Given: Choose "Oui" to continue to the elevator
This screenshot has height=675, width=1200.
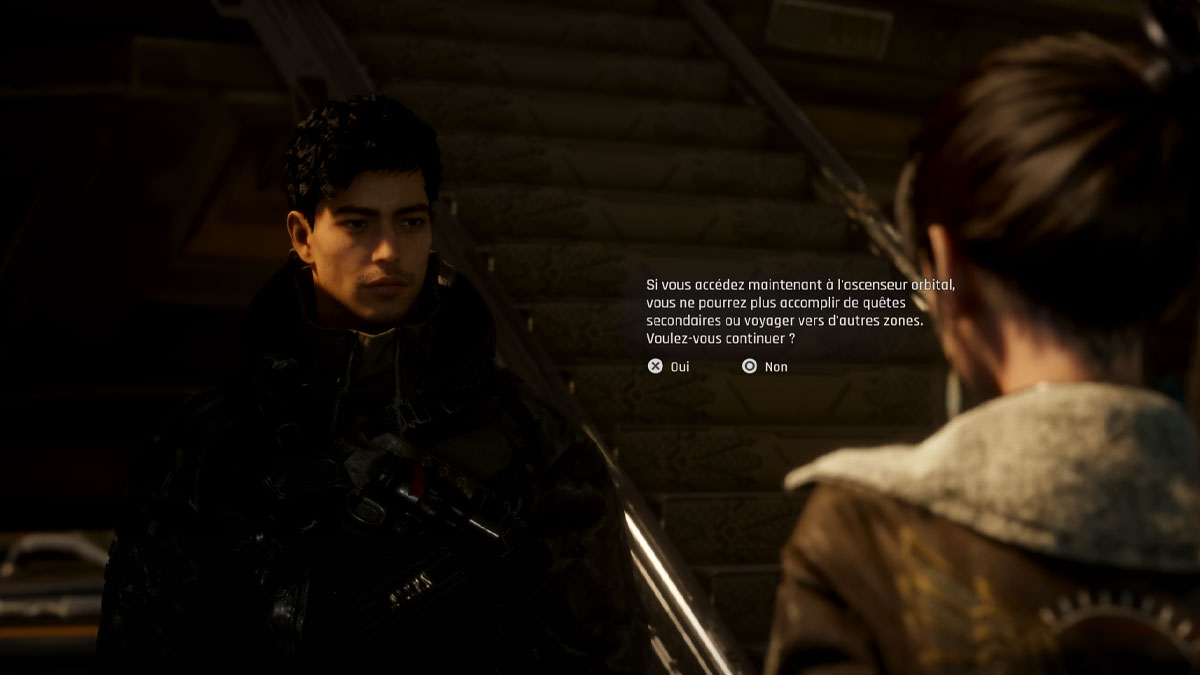Looking at the screenshot, I should tap(670, 367).
